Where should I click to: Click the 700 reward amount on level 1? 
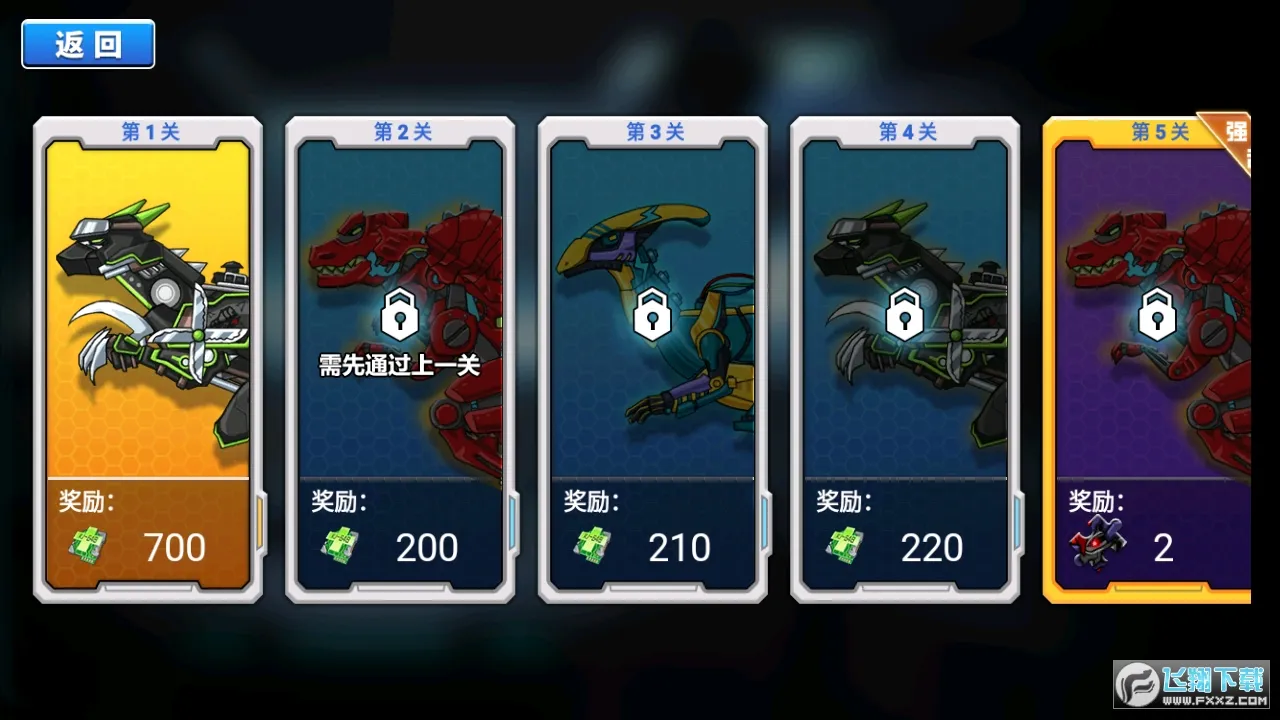tap(175, 545)
